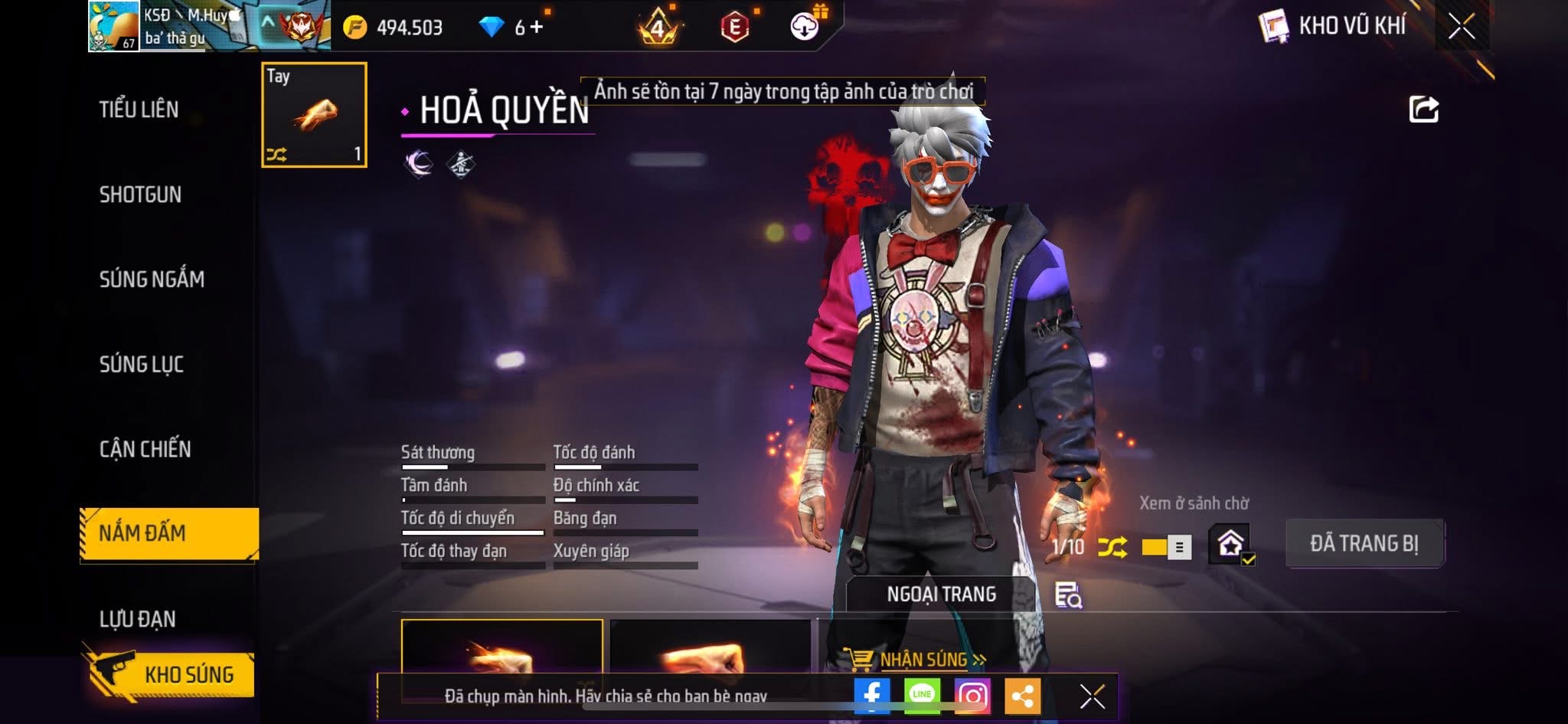Image resolution: width=1568 pixels, height=724 pixels.
Task: Select the Tay equipped fist slot
Action: pyautogui.click(x=314, y=115)
